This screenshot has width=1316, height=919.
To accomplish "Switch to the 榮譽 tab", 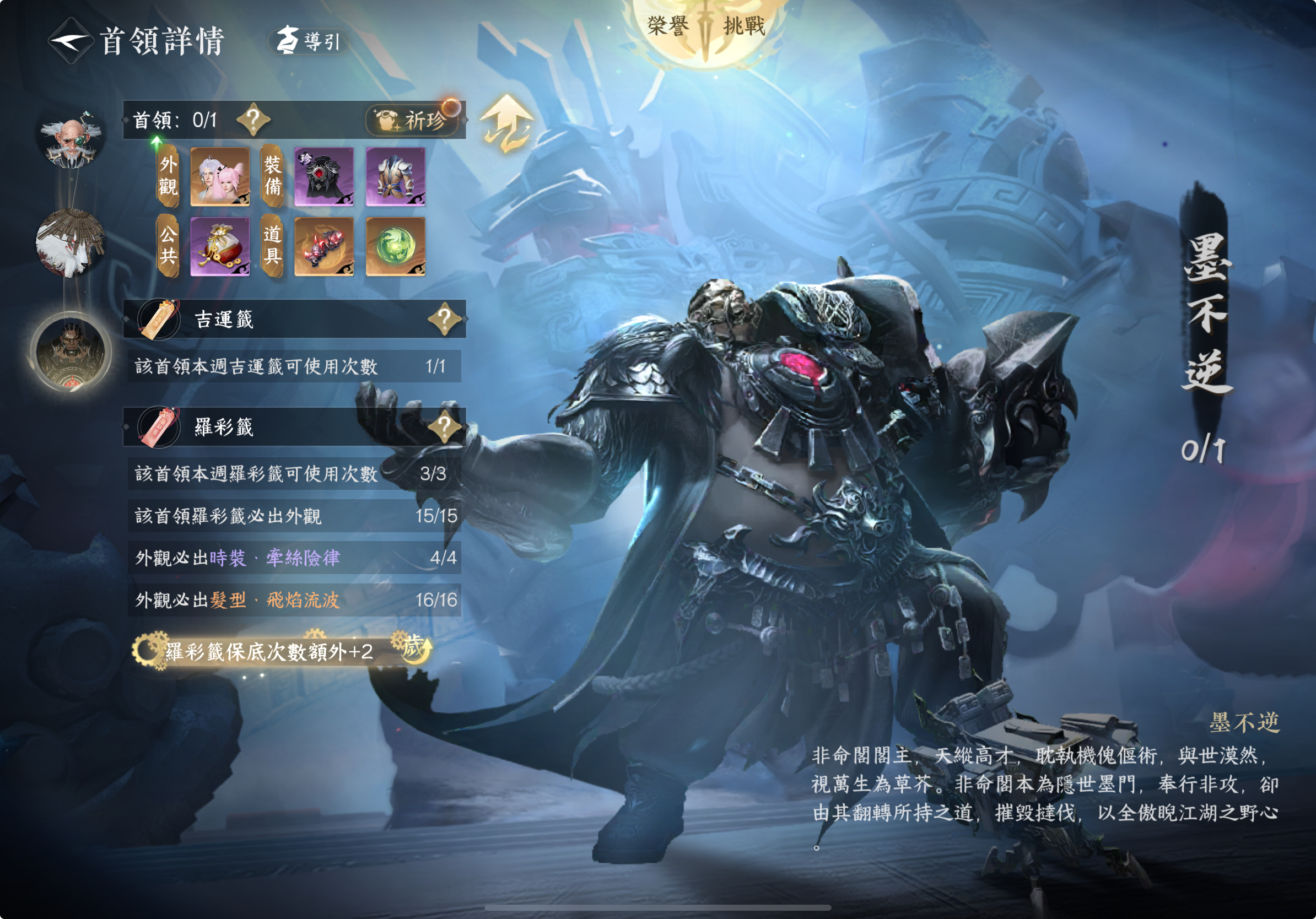I will (668, 26).
